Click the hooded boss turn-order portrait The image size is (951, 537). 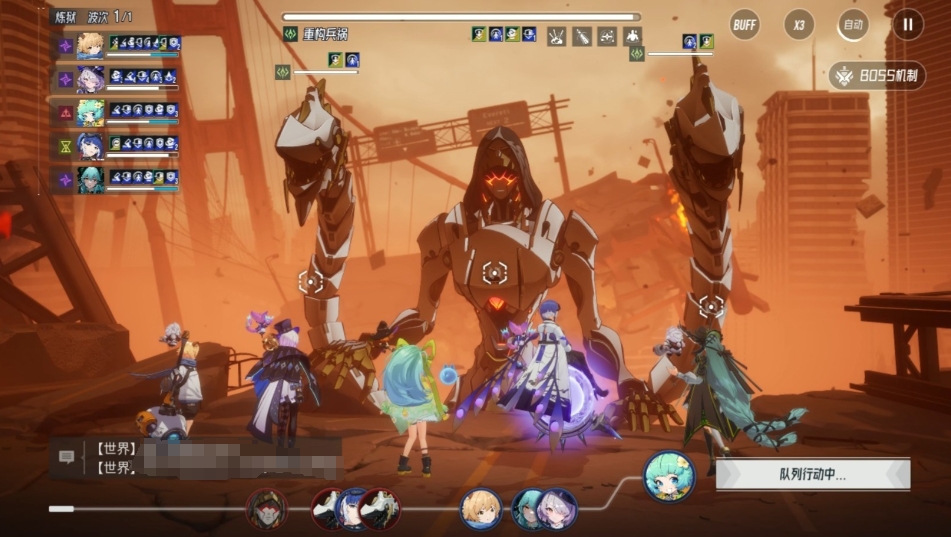point(266,508)
